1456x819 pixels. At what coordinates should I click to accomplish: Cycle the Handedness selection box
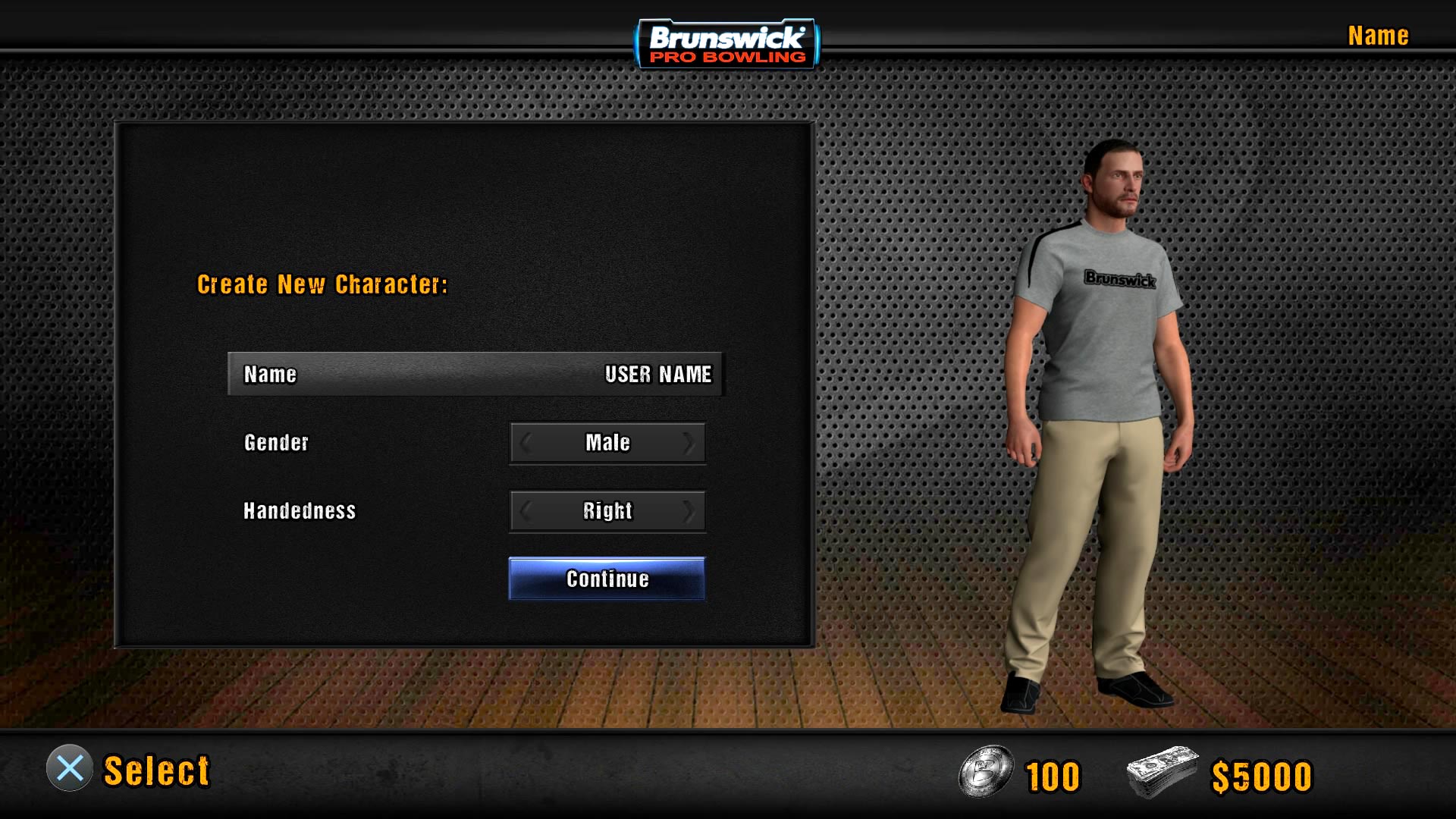point(607,511)
